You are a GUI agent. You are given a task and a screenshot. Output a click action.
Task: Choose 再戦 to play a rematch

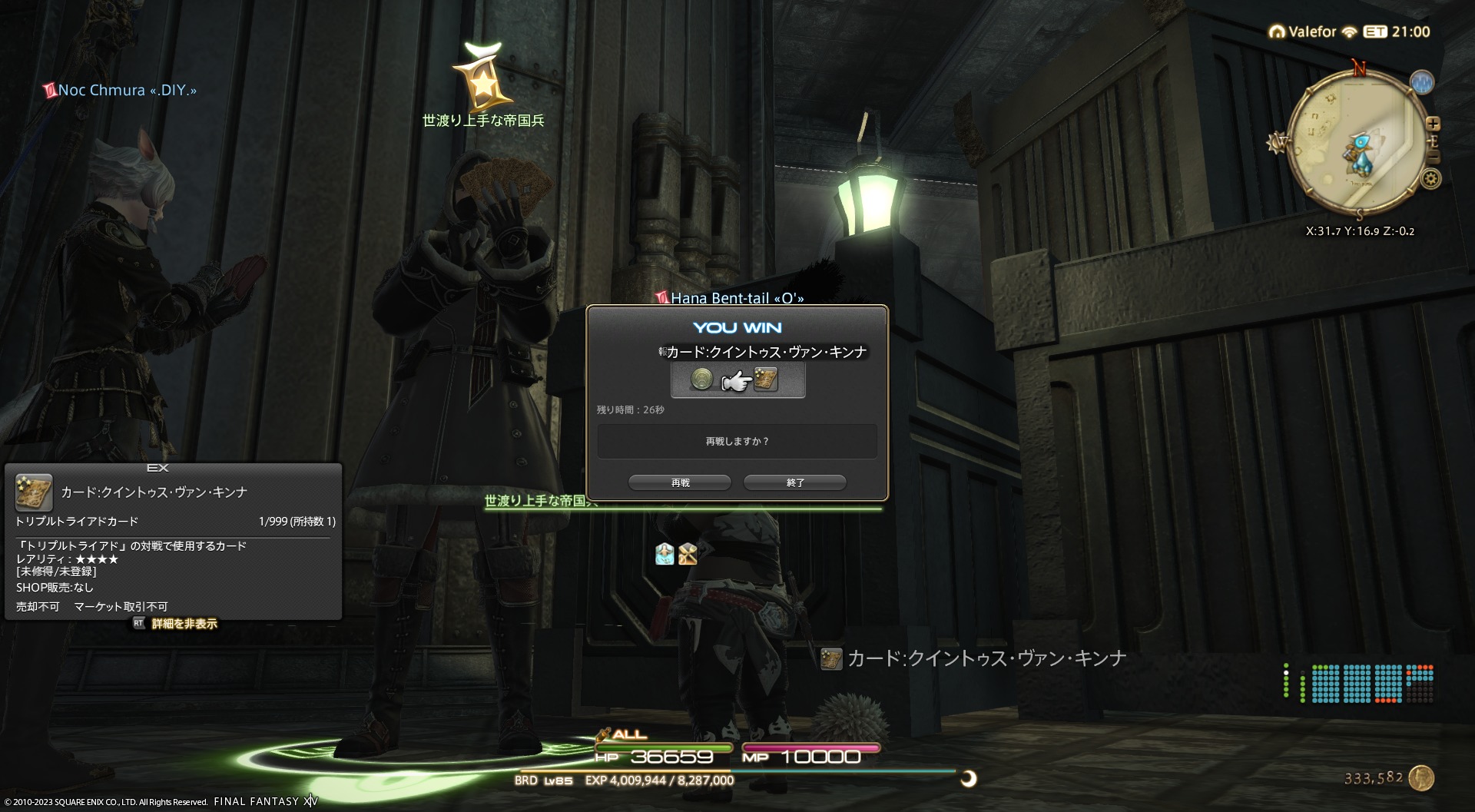680,482
